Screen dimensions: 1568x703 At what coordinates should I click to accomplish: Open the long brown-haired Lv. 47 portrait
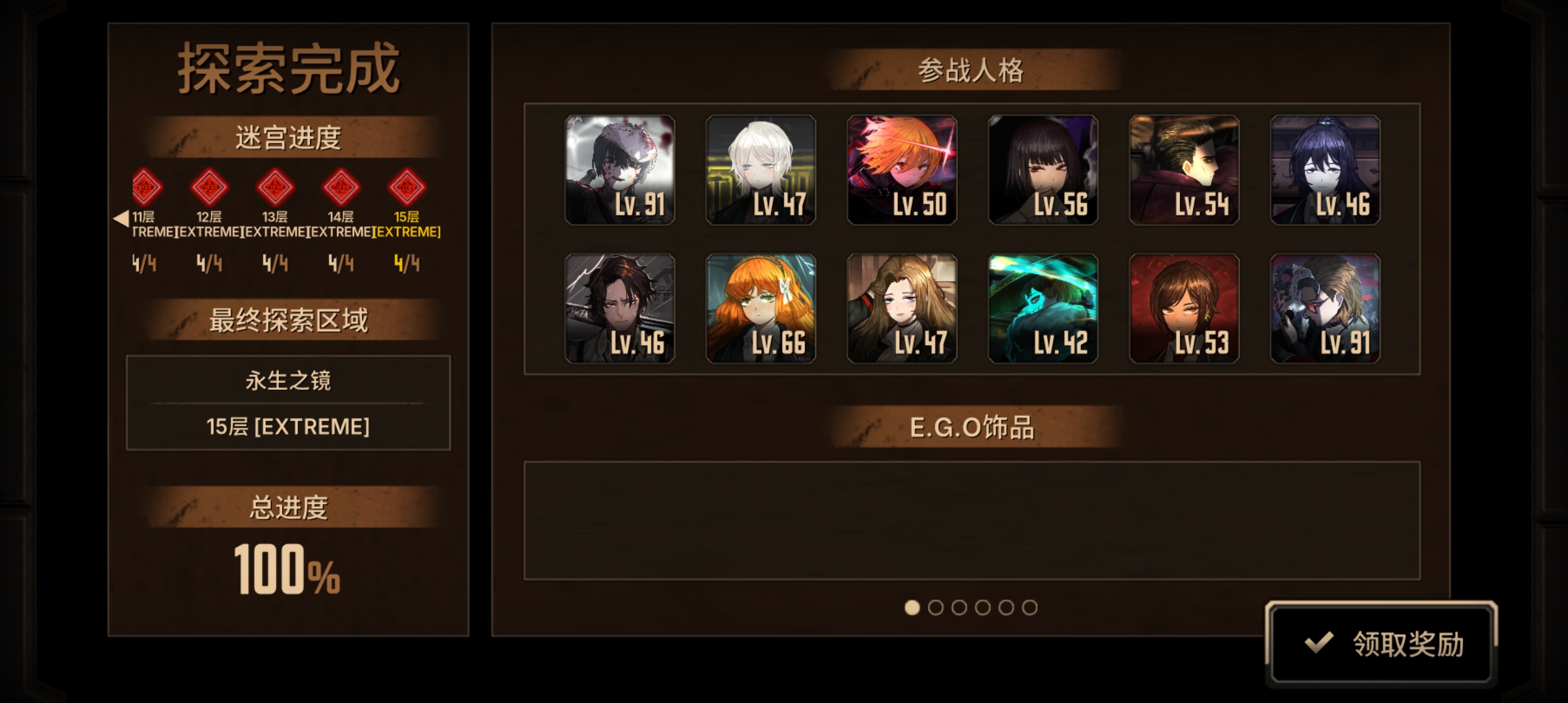point(902,309)
